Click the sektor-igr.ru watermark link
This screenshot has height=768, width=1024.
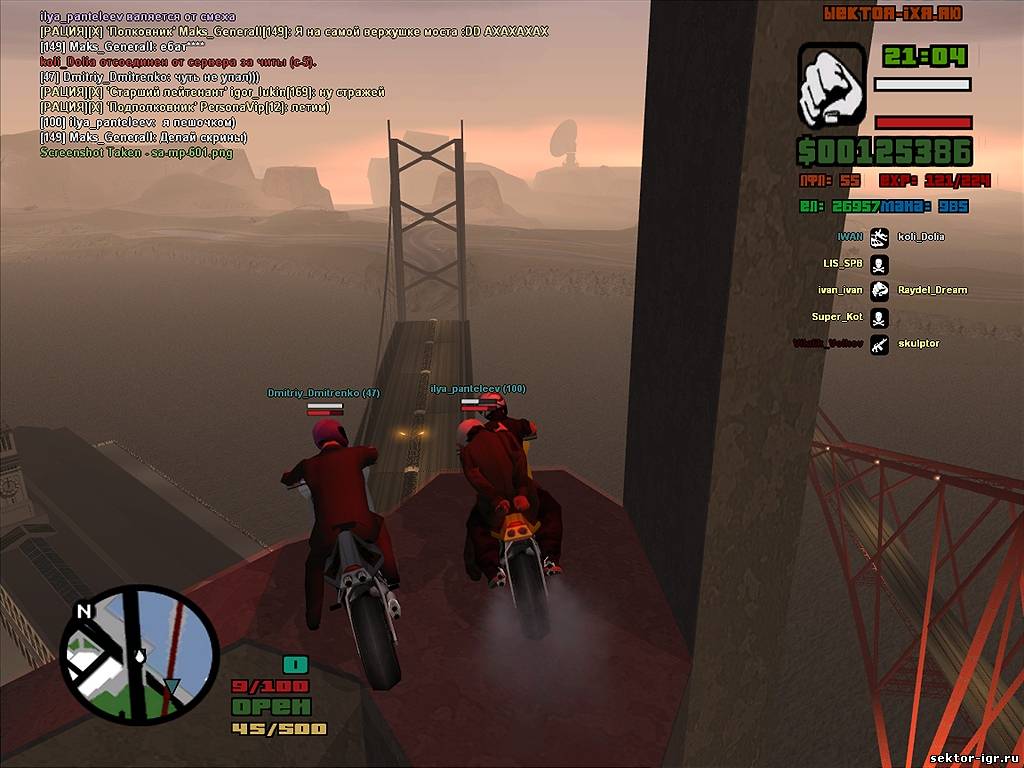point(973,759)
